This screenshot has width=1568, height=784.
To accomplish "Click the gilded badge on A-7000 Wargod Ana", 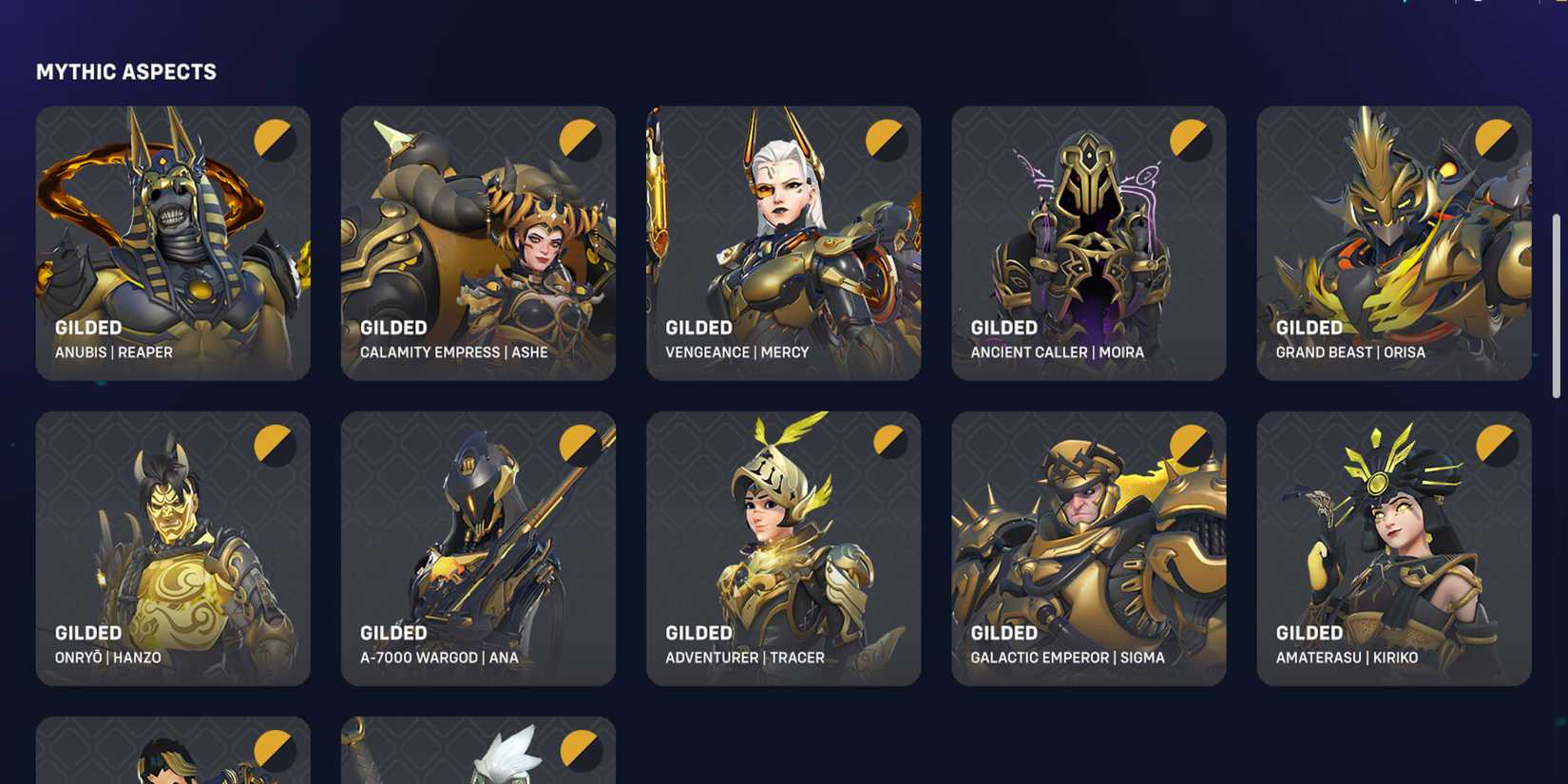I will [581, 444].
